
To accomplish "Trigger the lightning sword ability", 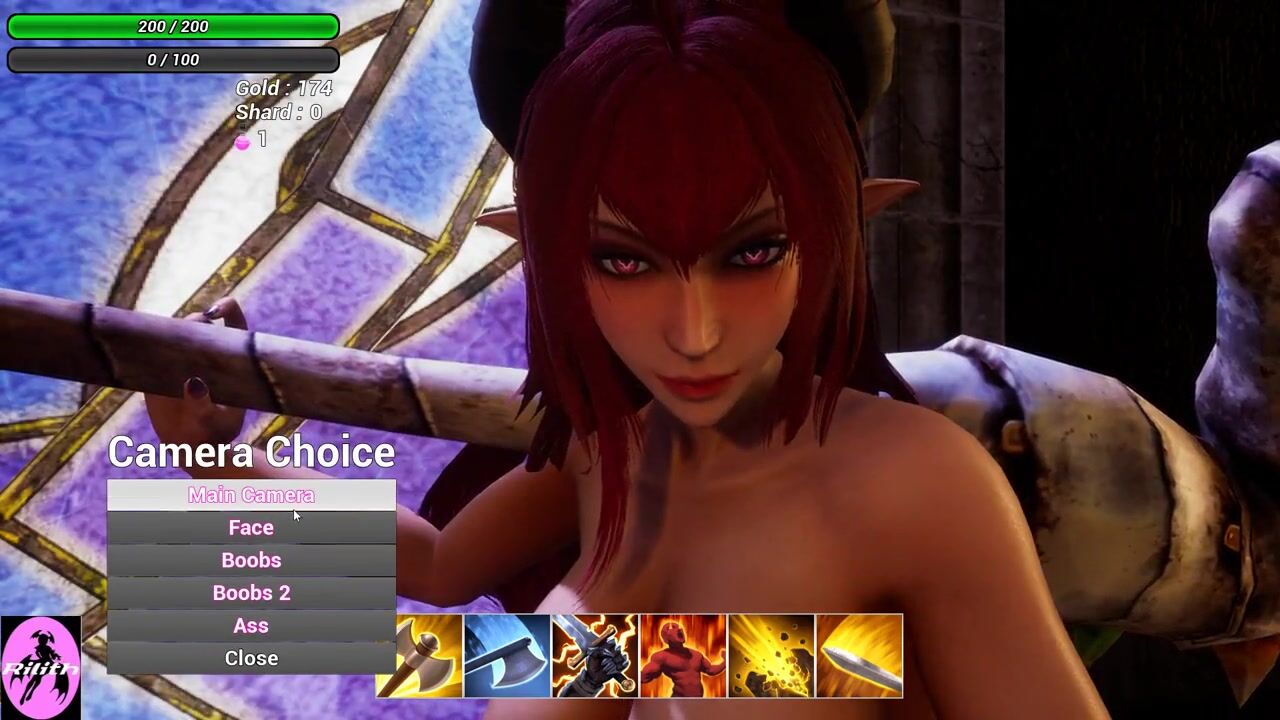I will pyautogui.click(x=595, y=656).
